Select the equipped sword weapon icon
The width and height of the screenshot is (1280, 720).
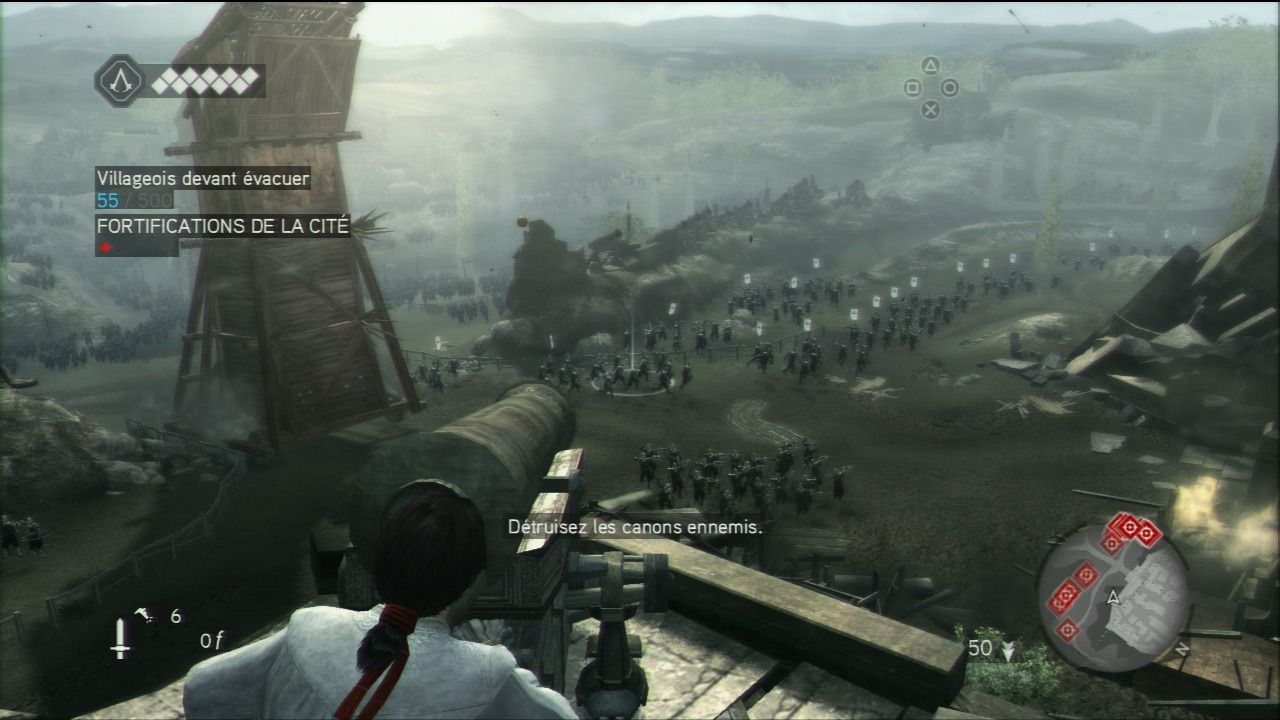pyautogui.click(x=120, y=637)
